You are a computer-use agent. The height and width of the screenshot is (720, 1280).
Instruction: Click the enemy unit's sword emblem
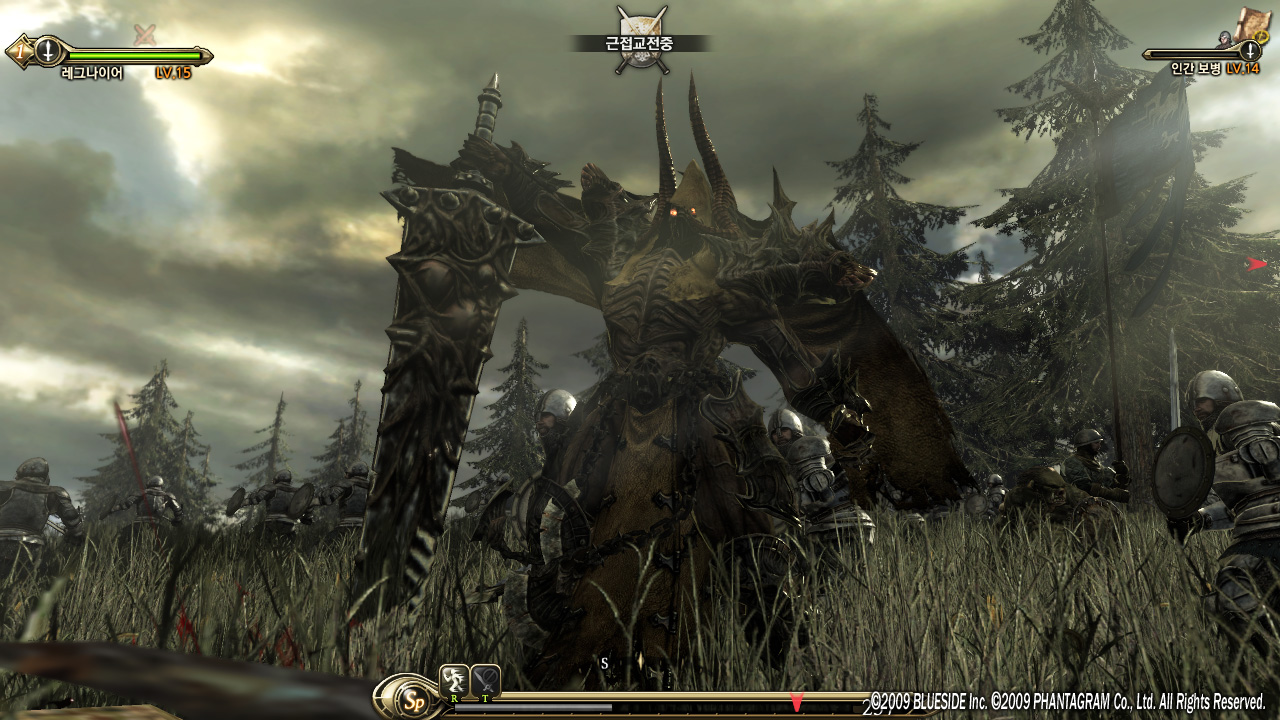[1250, 51]
